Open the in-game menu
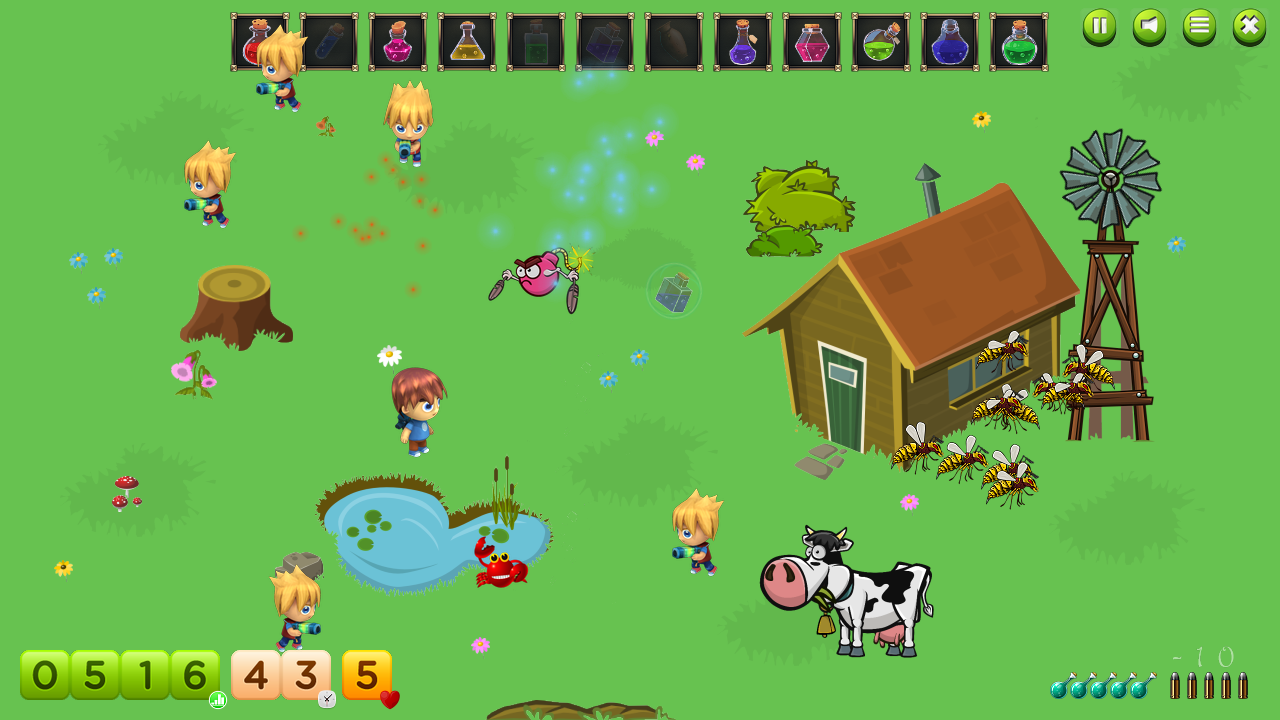The width and height of the screenshot is (1280, 720). (1198, 26)
